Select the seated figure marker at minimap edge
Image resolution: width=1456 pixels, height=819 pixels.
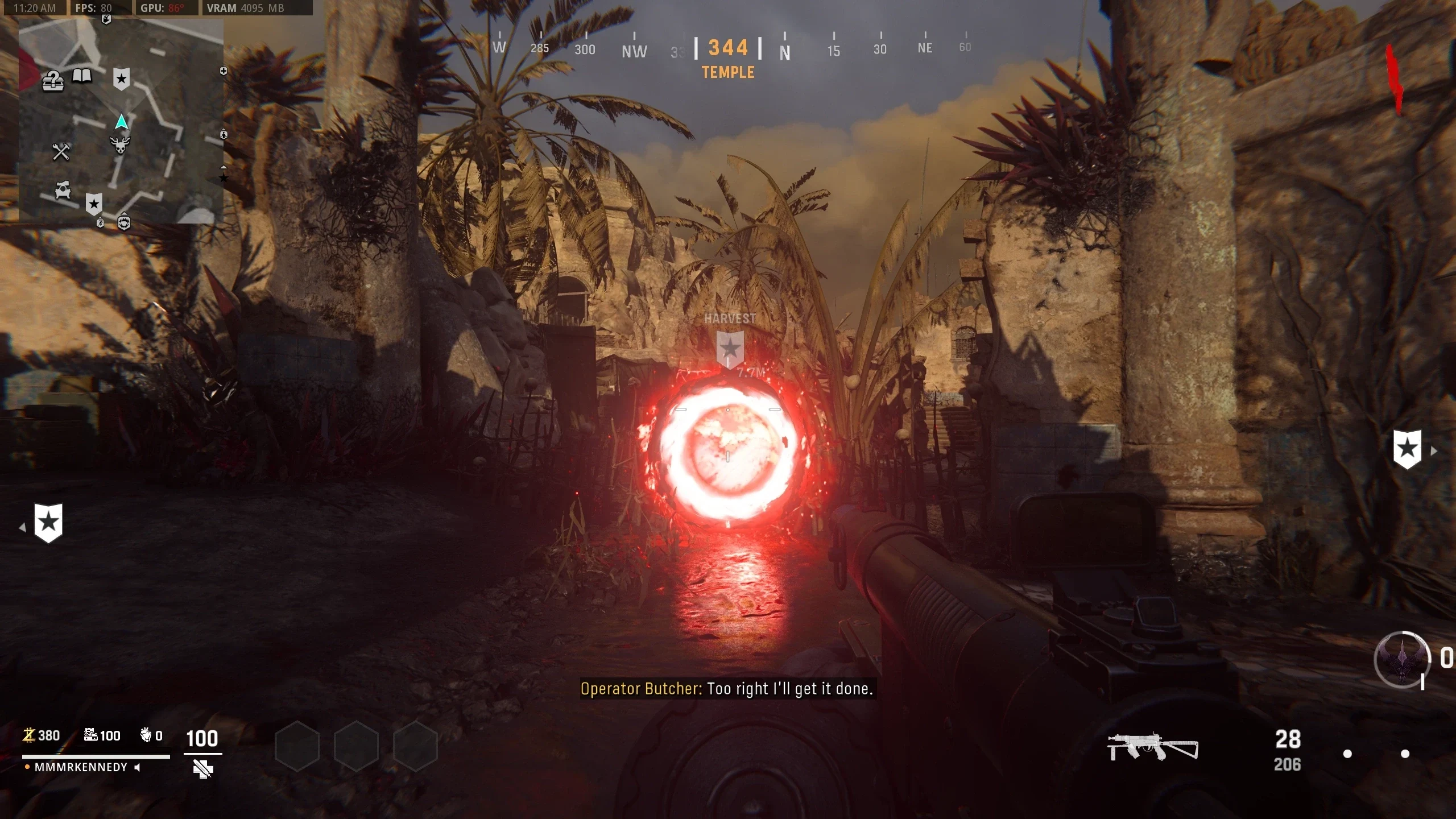coord(224,134)
